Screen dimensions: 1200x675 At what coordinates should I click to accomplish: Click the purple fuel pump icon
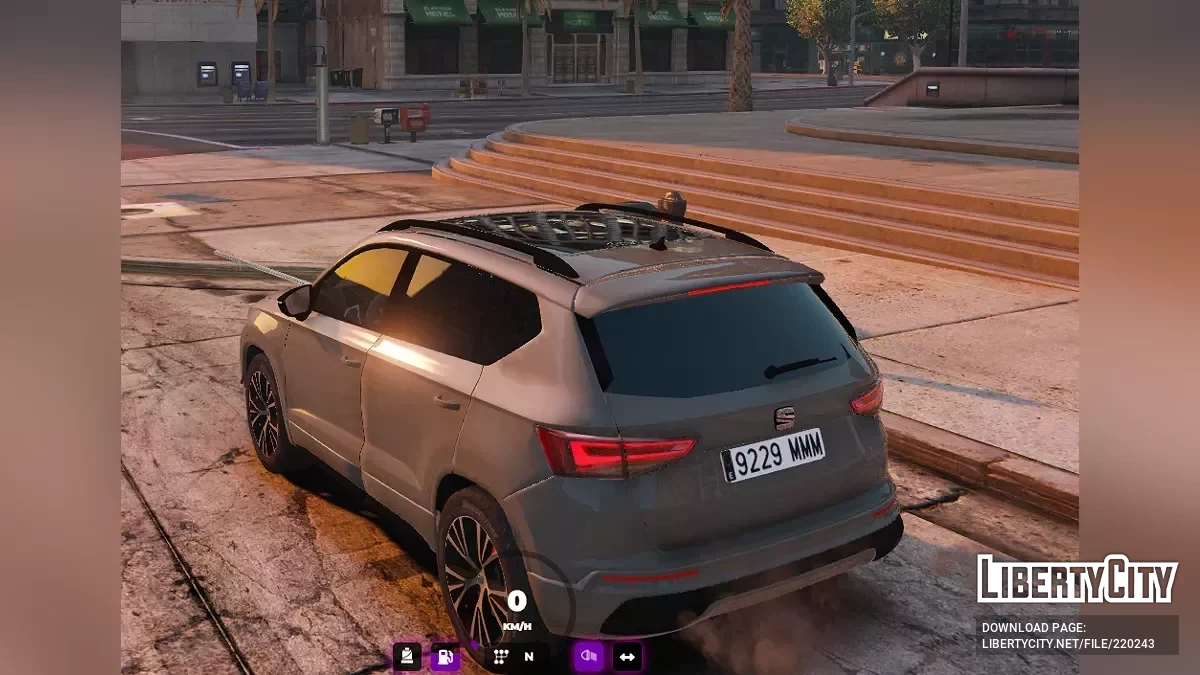pyautogui.click(x=445, y=657)
